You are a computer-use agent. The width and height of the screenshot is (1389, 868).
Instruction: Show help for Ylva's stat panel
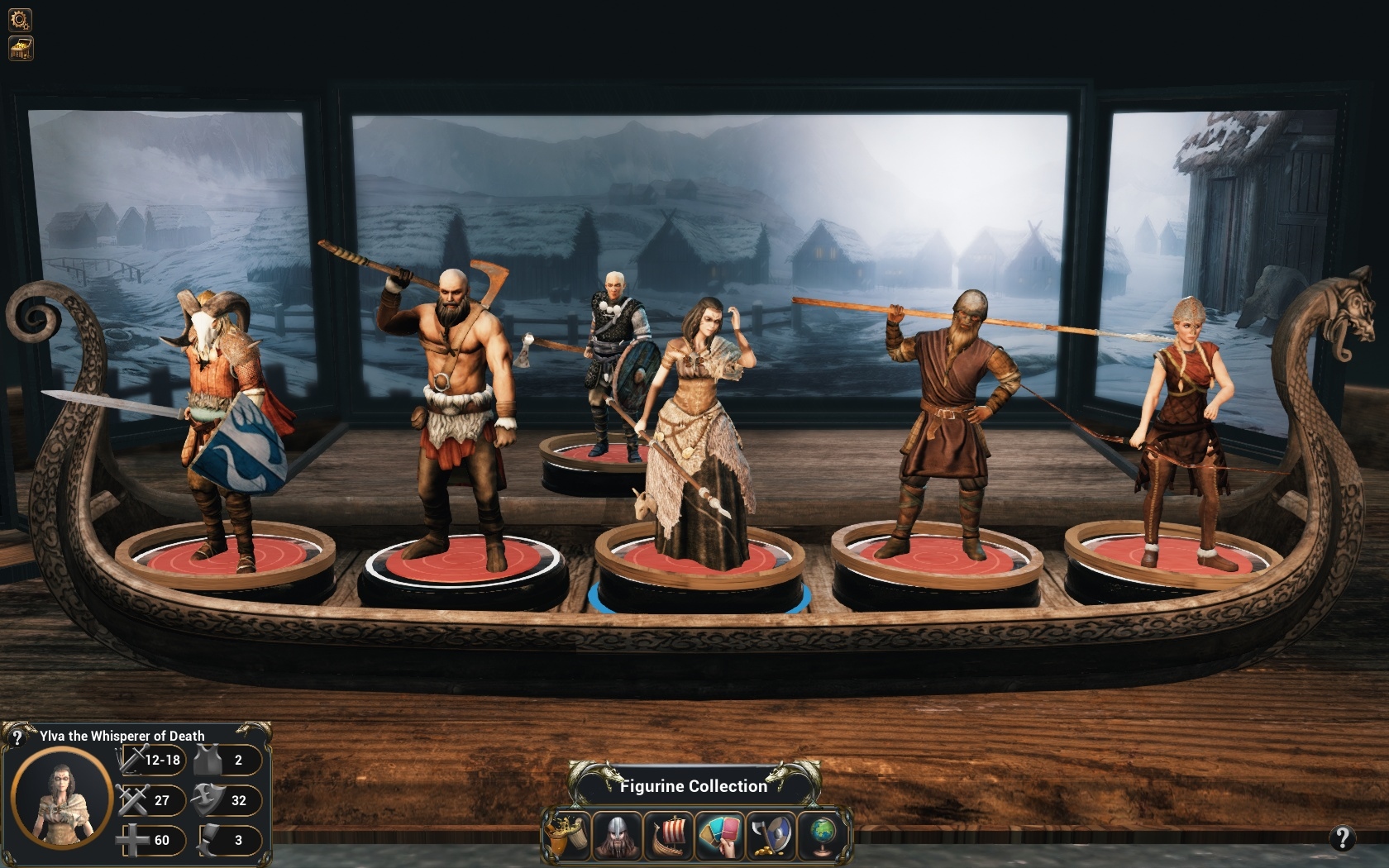(17, 737)
